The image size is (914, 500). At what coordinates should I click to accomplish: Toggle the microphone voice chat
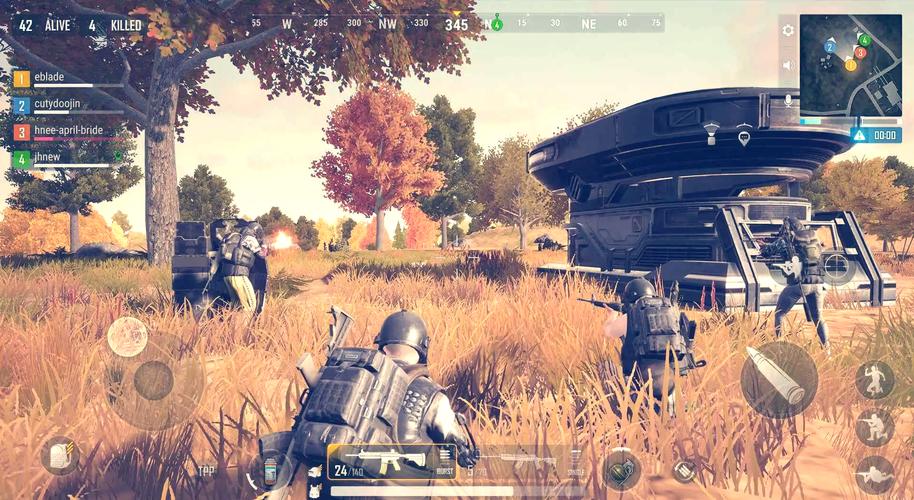tap(788, 100)
